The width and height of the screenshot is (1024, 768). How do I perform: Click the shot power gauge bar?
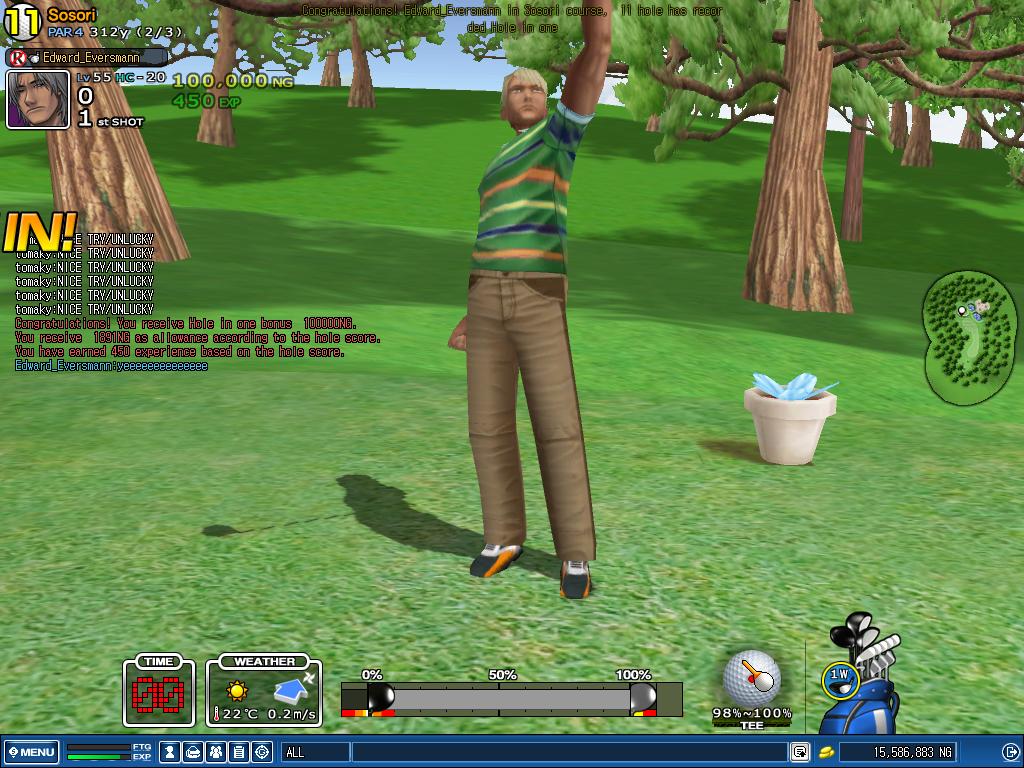511,698
